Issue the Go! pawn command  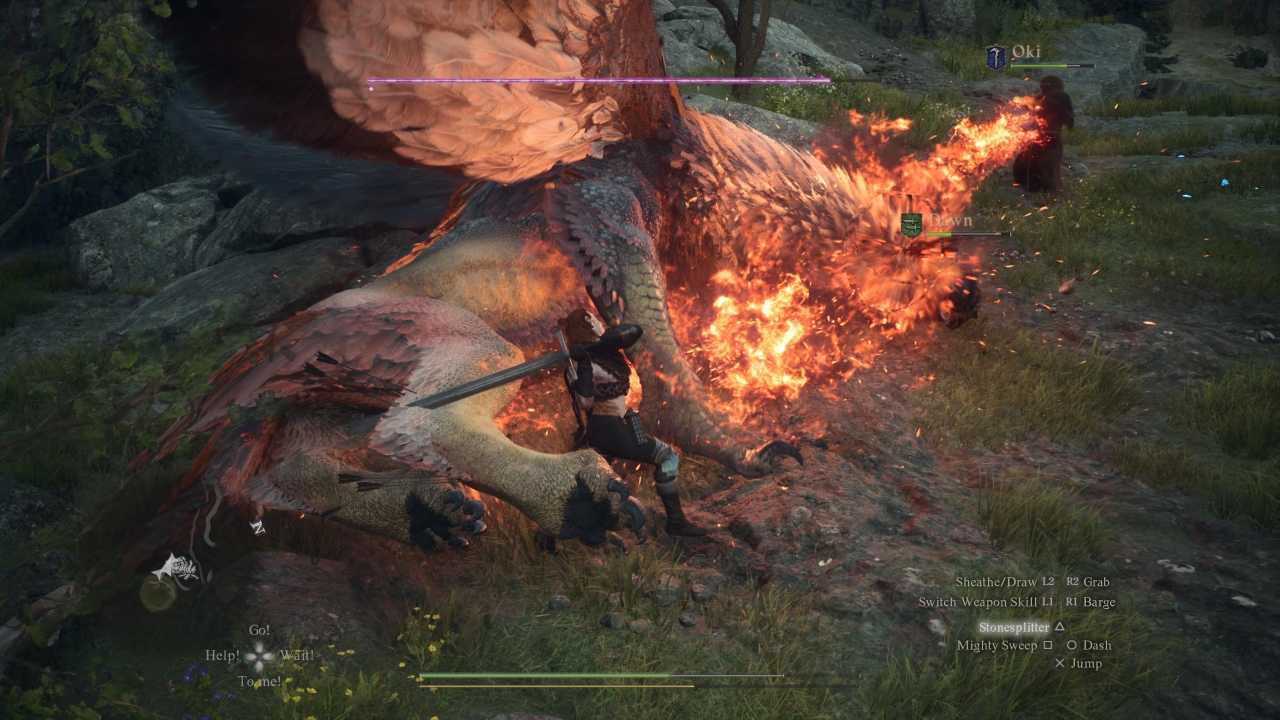tap(260, 631)
